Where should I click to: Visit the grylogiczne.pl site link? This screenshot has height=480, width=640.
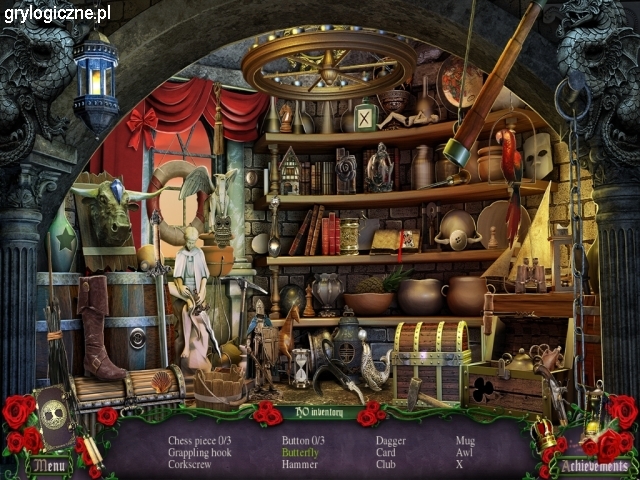pyautogui.click(x=56, y=14)
